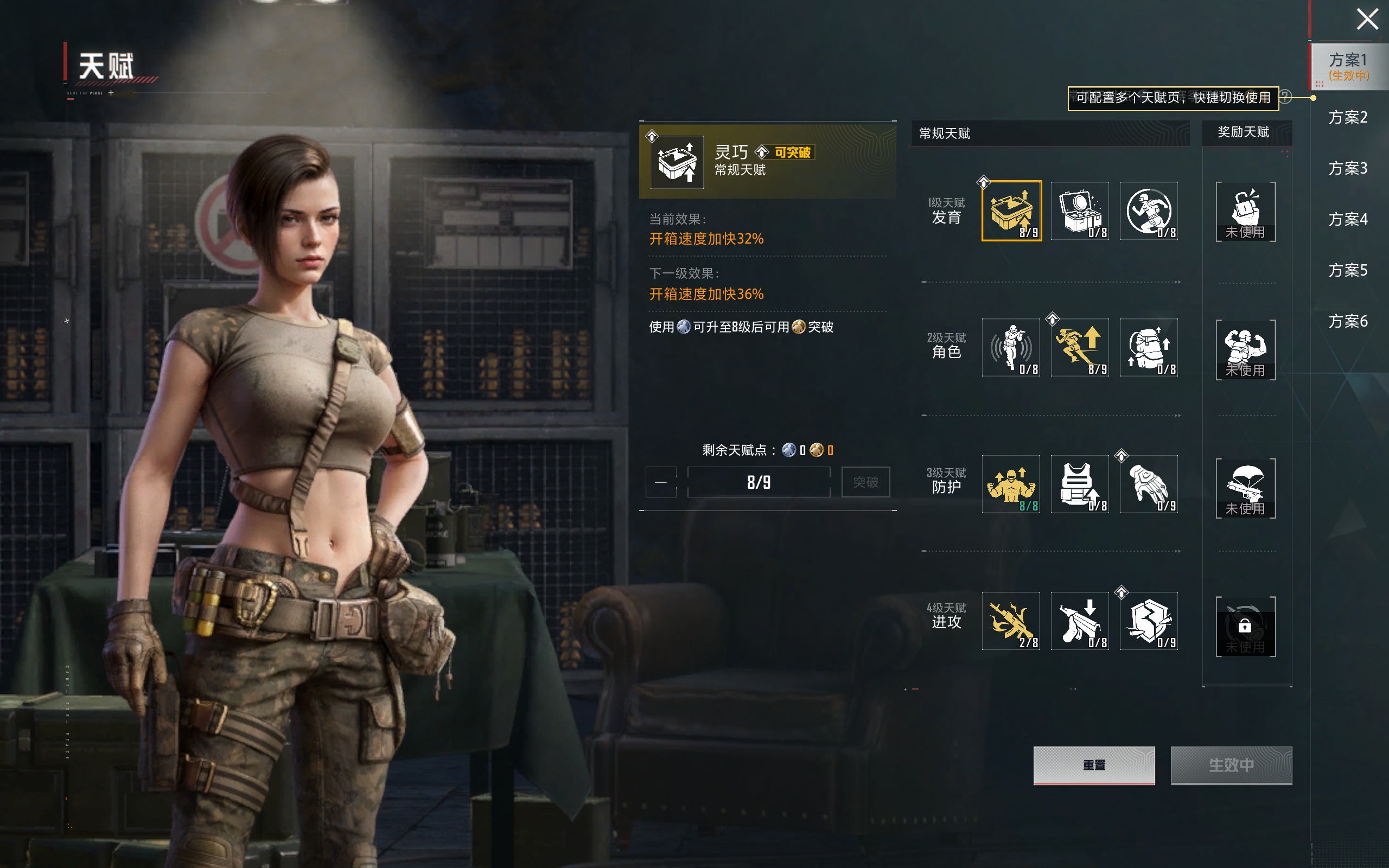Close the talent screen
1389x868 pixels.
click(x=1367, y=20)
